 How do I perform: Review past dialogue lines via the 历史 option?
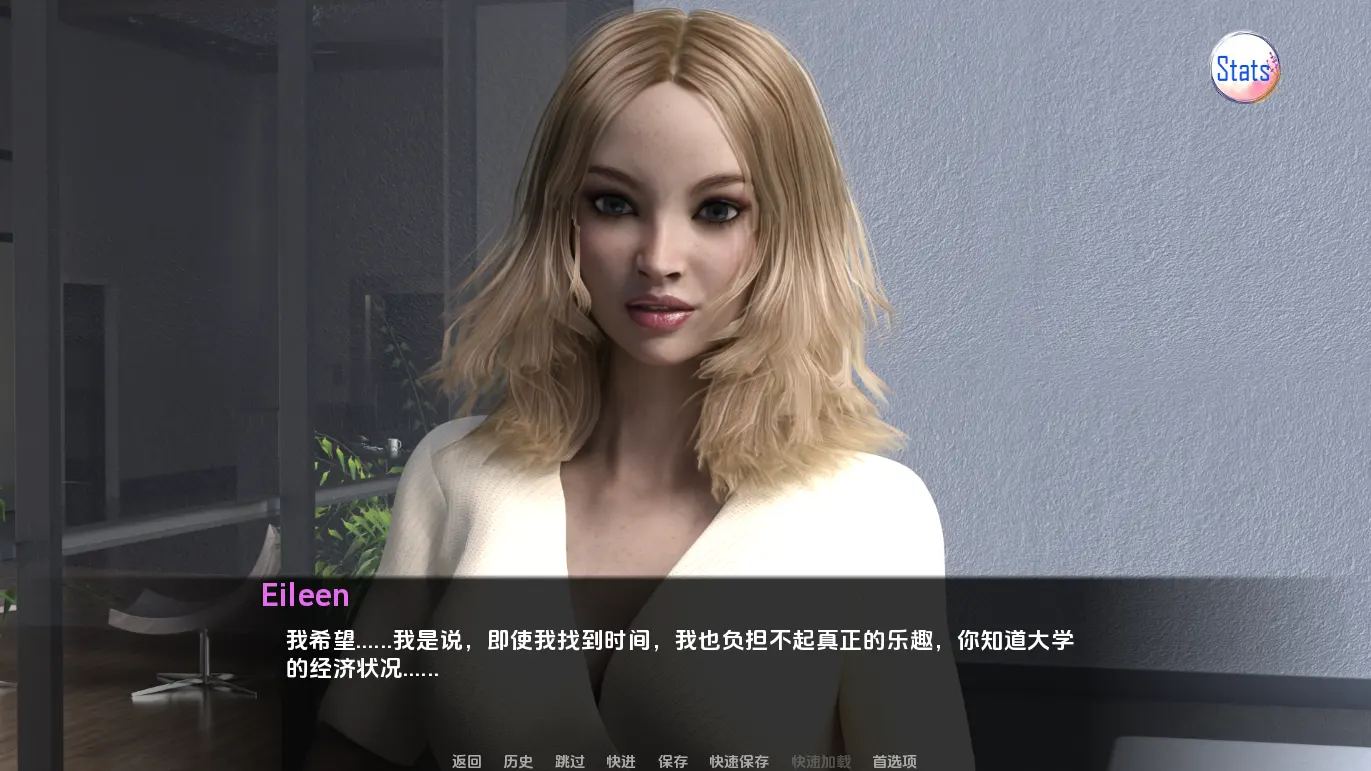516,761
